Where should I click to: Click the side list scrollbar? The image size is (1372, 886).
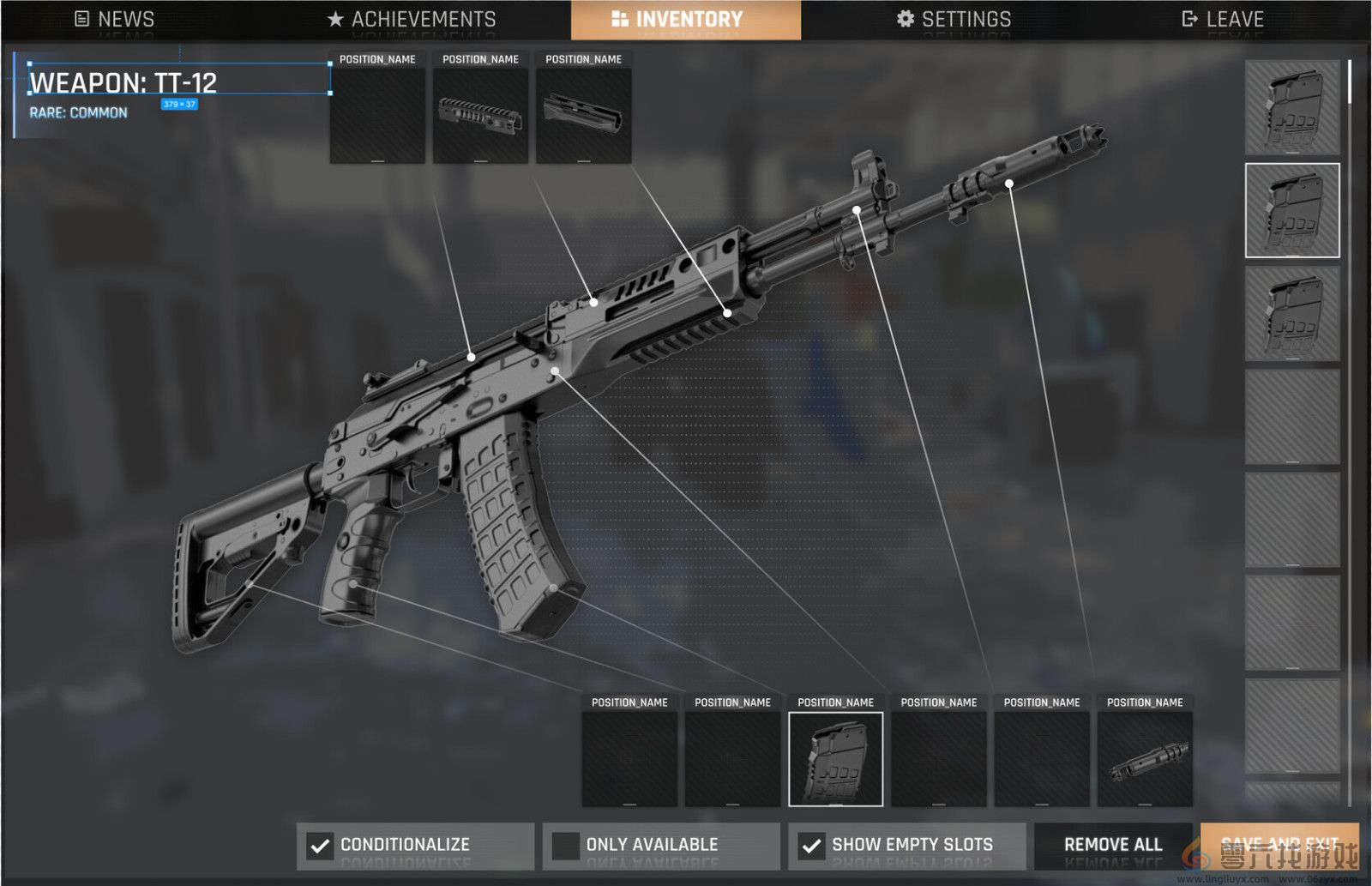tap(1350, 83)
